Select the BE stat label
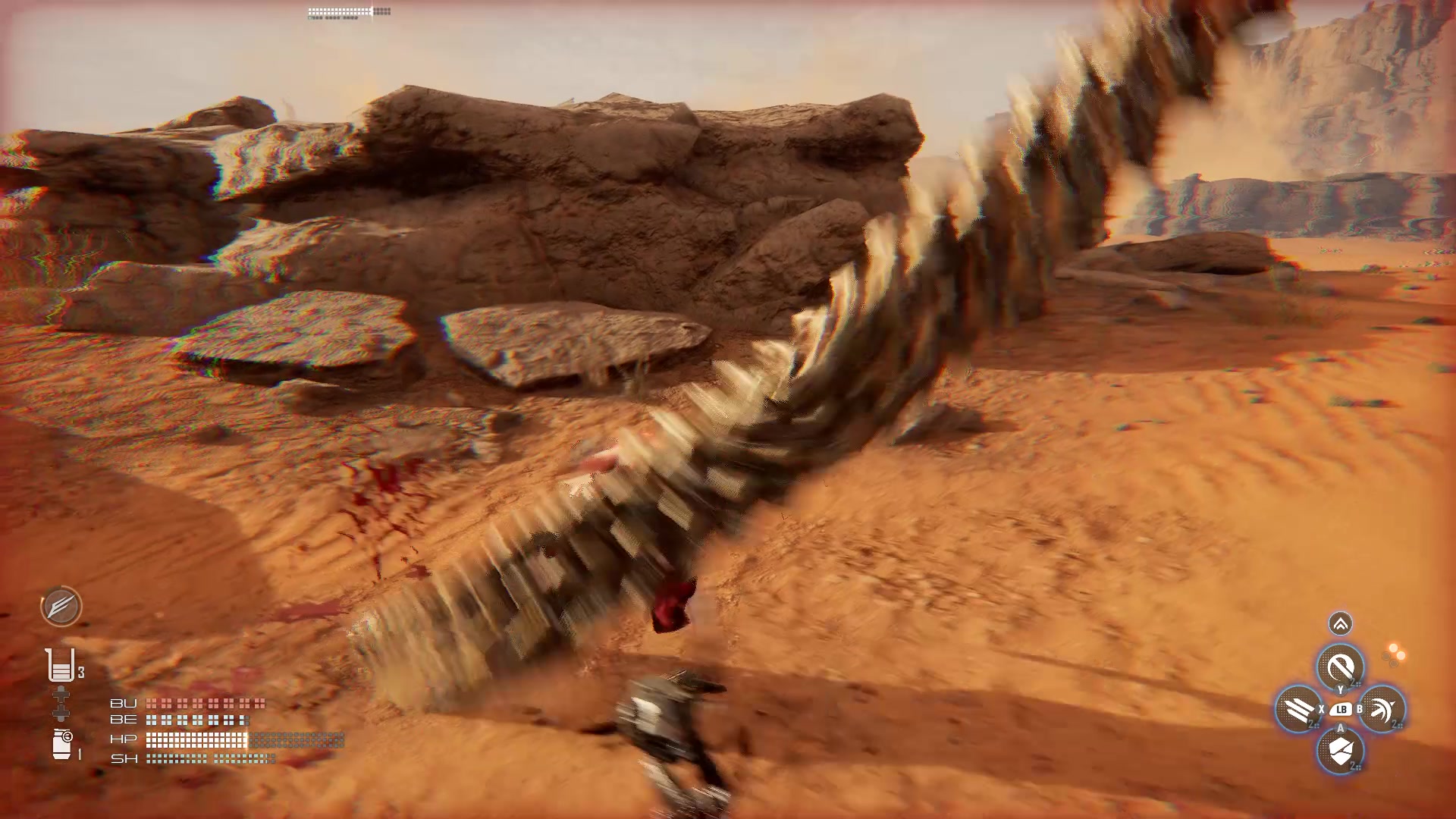 coord(124,720)
